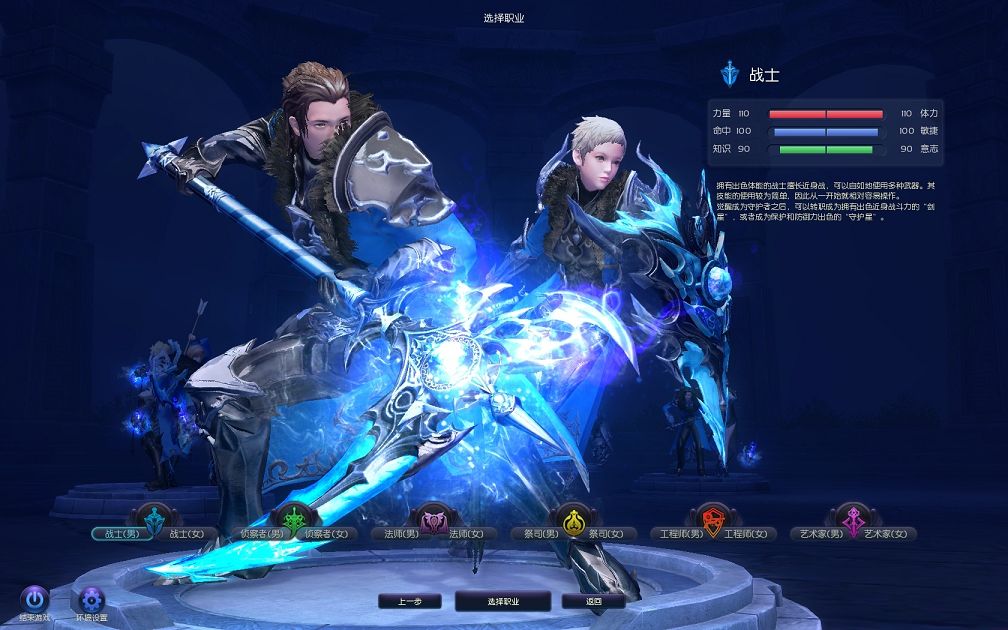Choose the female Artist class 艺术家(女)
Viewport: 1008px width, 630px height.
click(x=886, y=534)
